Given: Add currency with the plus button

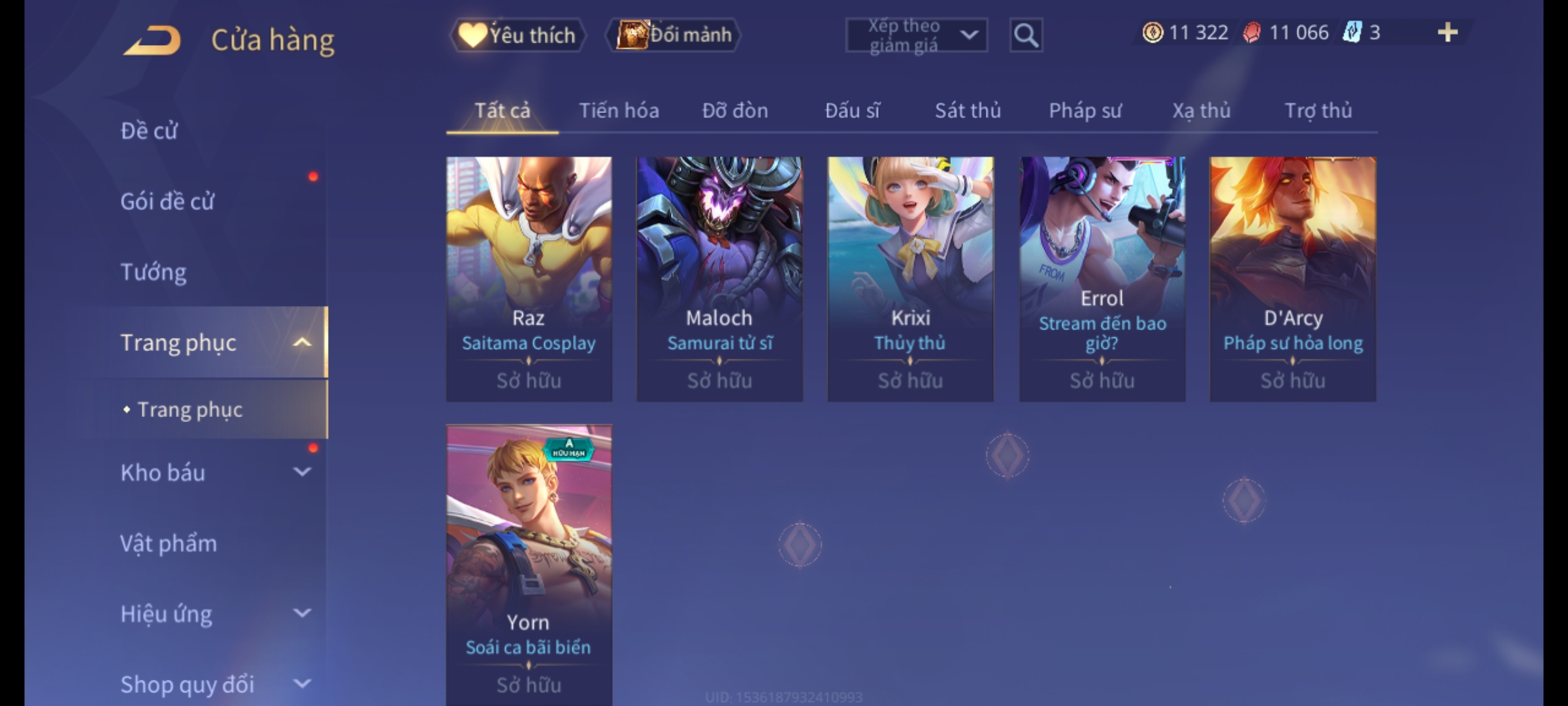Looking at the screenshot, I should [1447, 33].
